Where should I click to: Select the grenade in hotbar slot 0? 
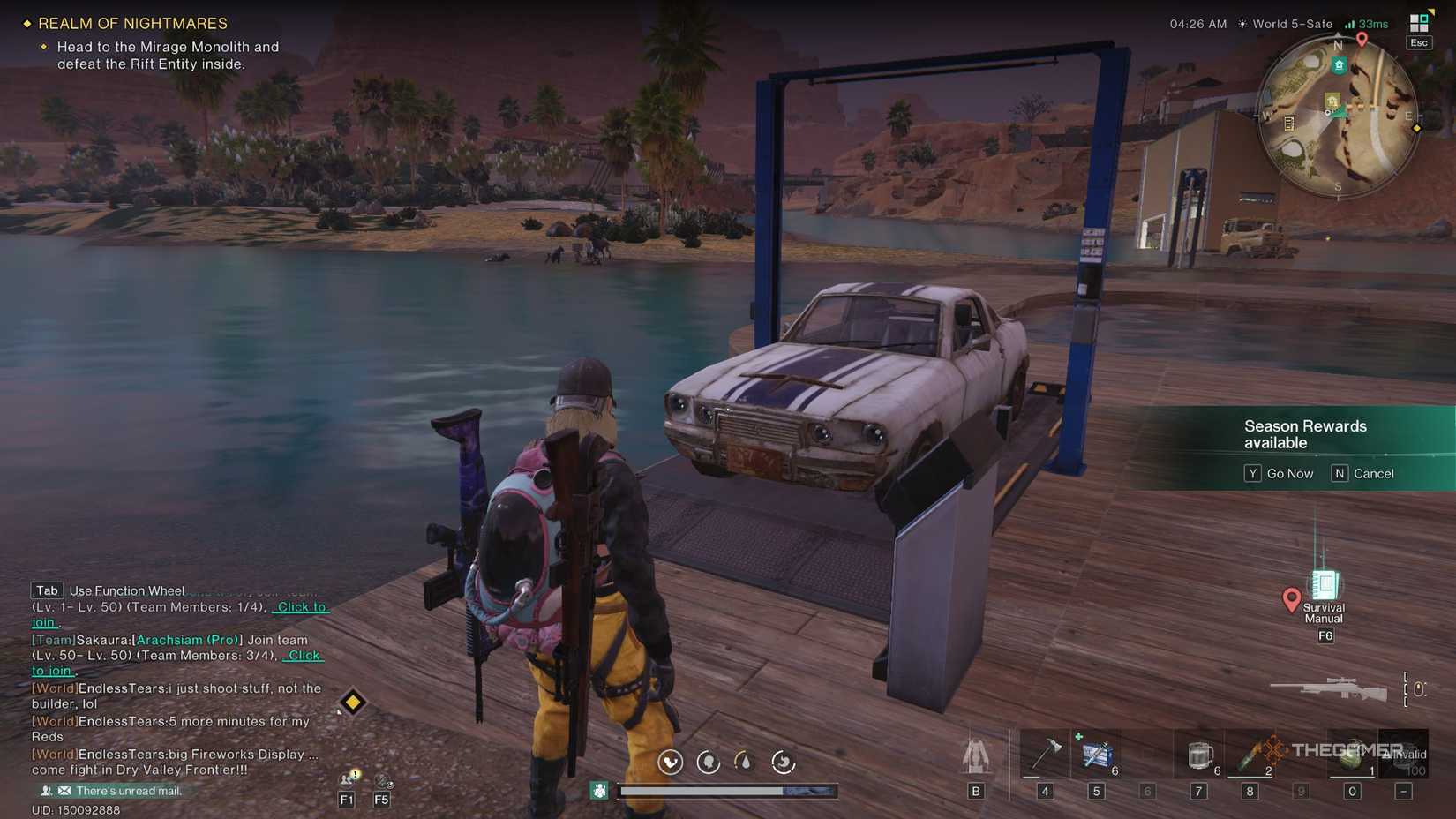coord(1350,755)
